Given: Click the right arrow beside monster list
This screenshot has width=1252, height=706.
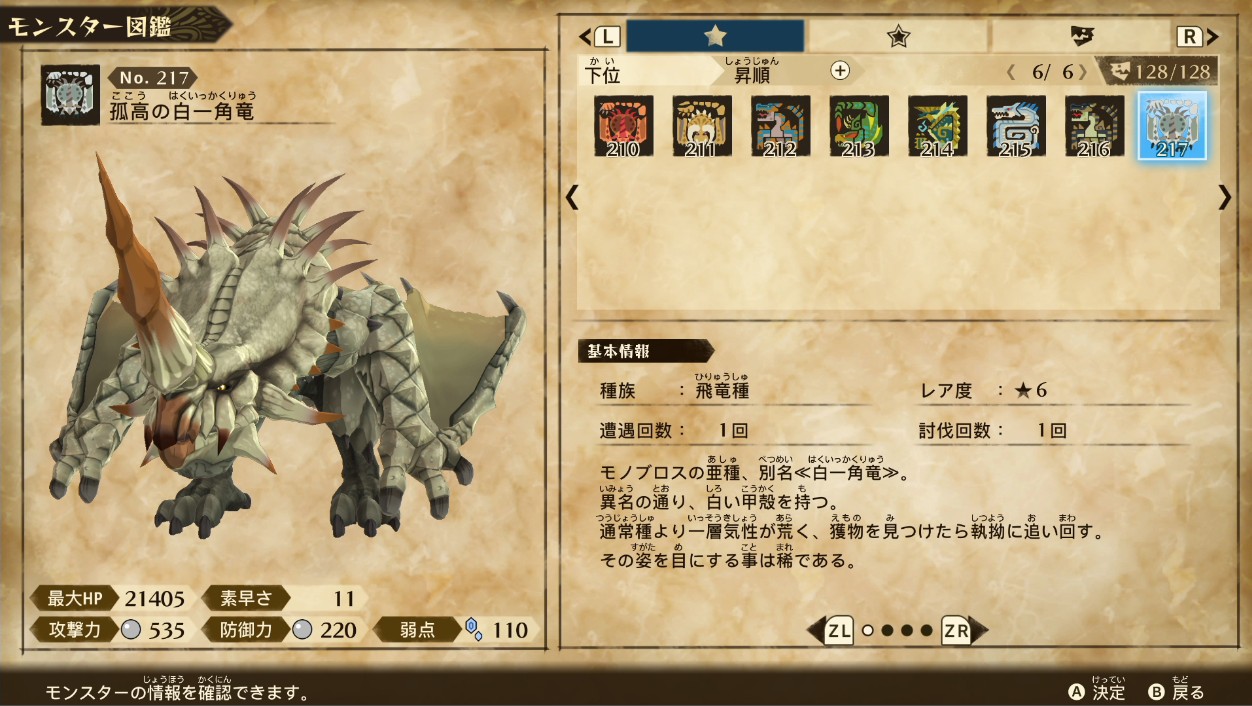Looking at the screenshot, I should click(x=1225, y=197).
